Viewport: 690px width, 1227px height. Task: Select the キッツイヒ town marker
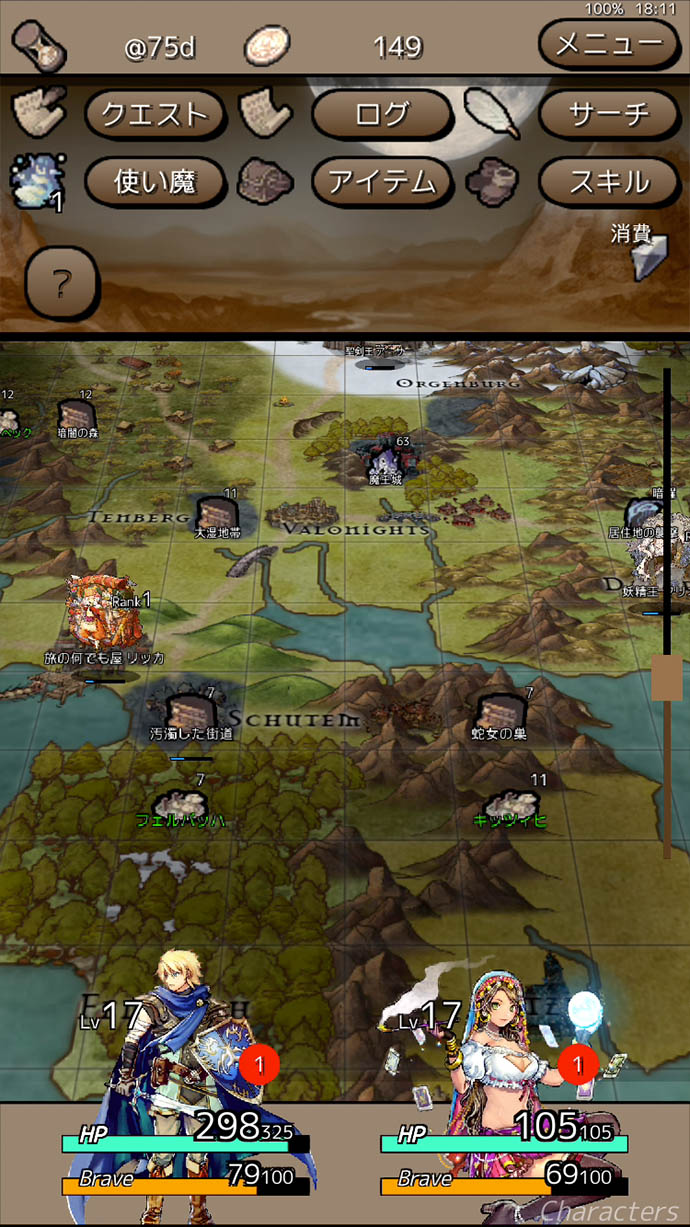pos(510,805)
